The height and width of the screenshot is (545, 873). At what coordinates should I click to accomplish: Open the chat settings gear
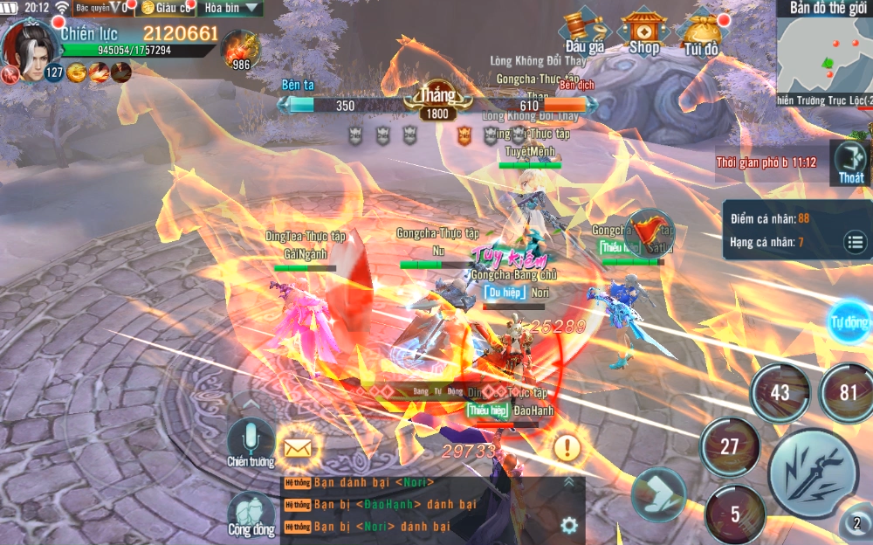coord(569,524)
